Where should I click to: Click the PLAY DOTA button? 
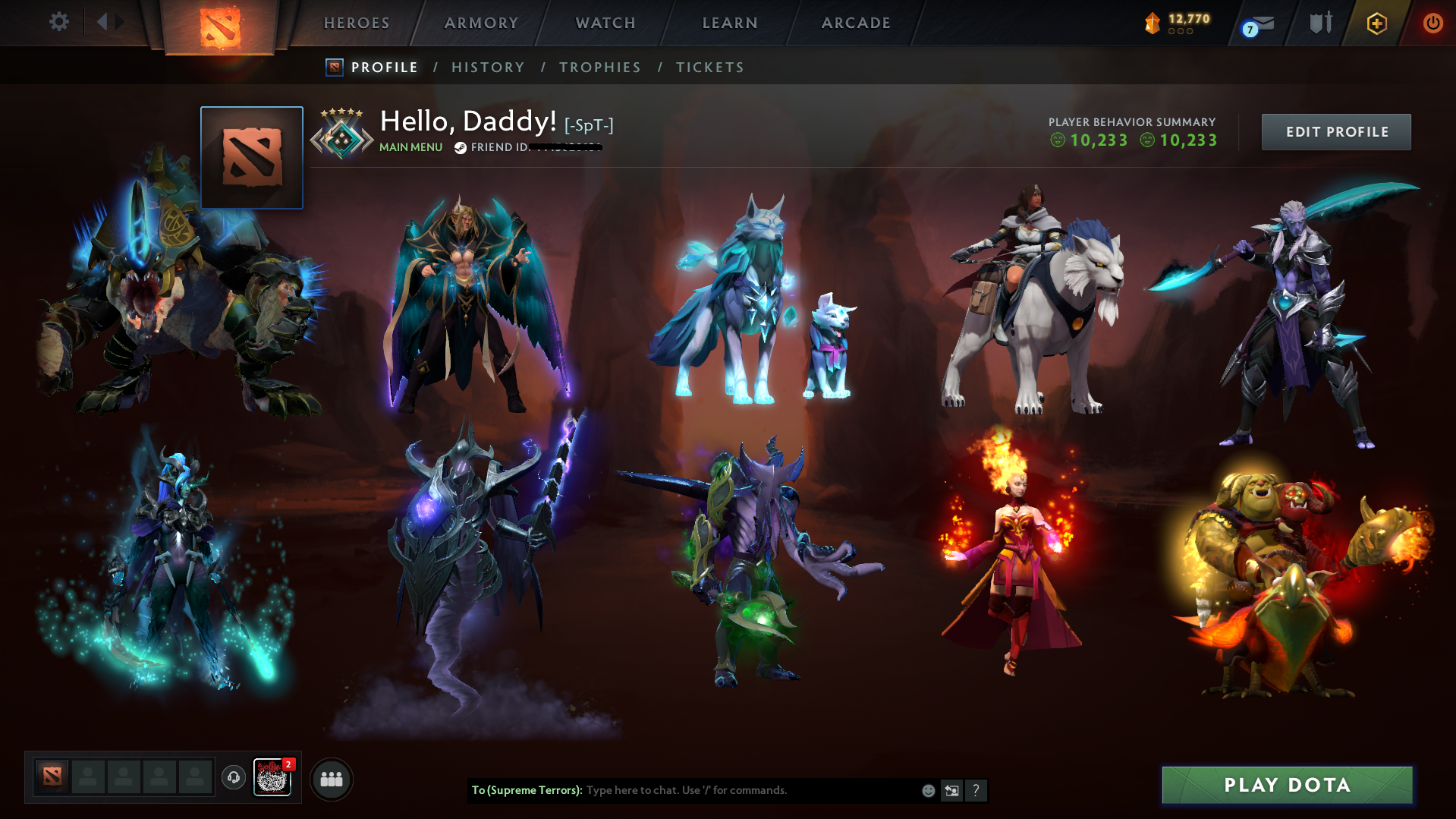[1286, 785]
